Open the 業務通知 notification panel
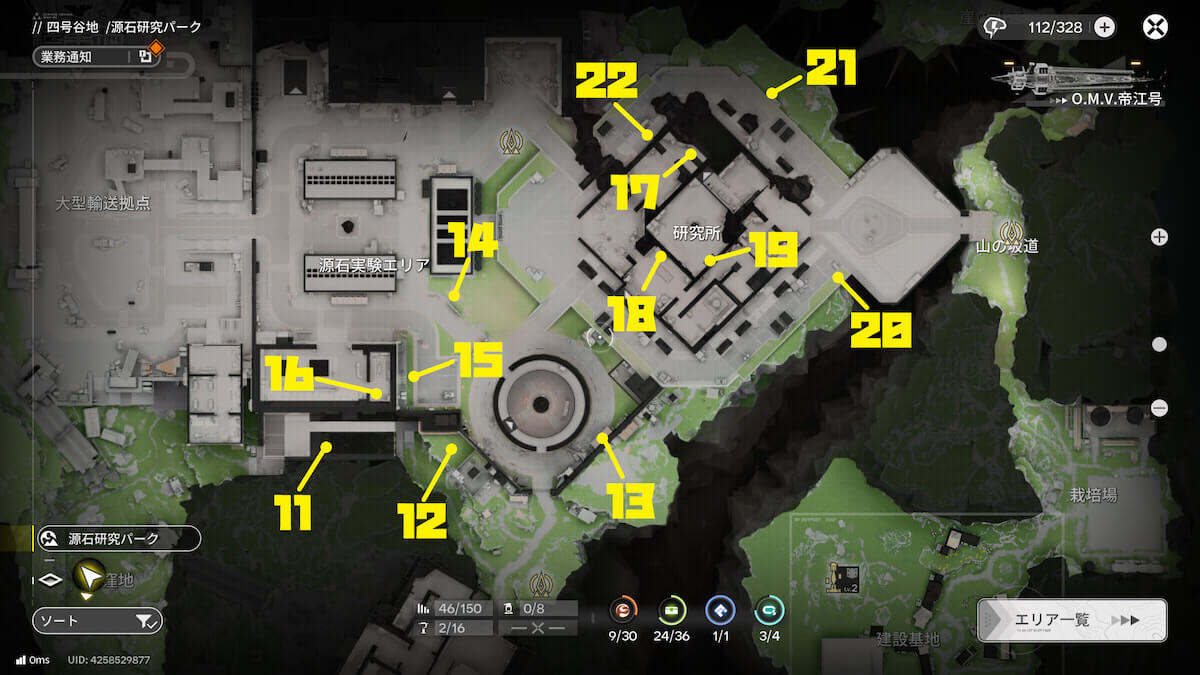Image resolution: width=1200 pixels, height=675 pixels. (x=95, y=57)
